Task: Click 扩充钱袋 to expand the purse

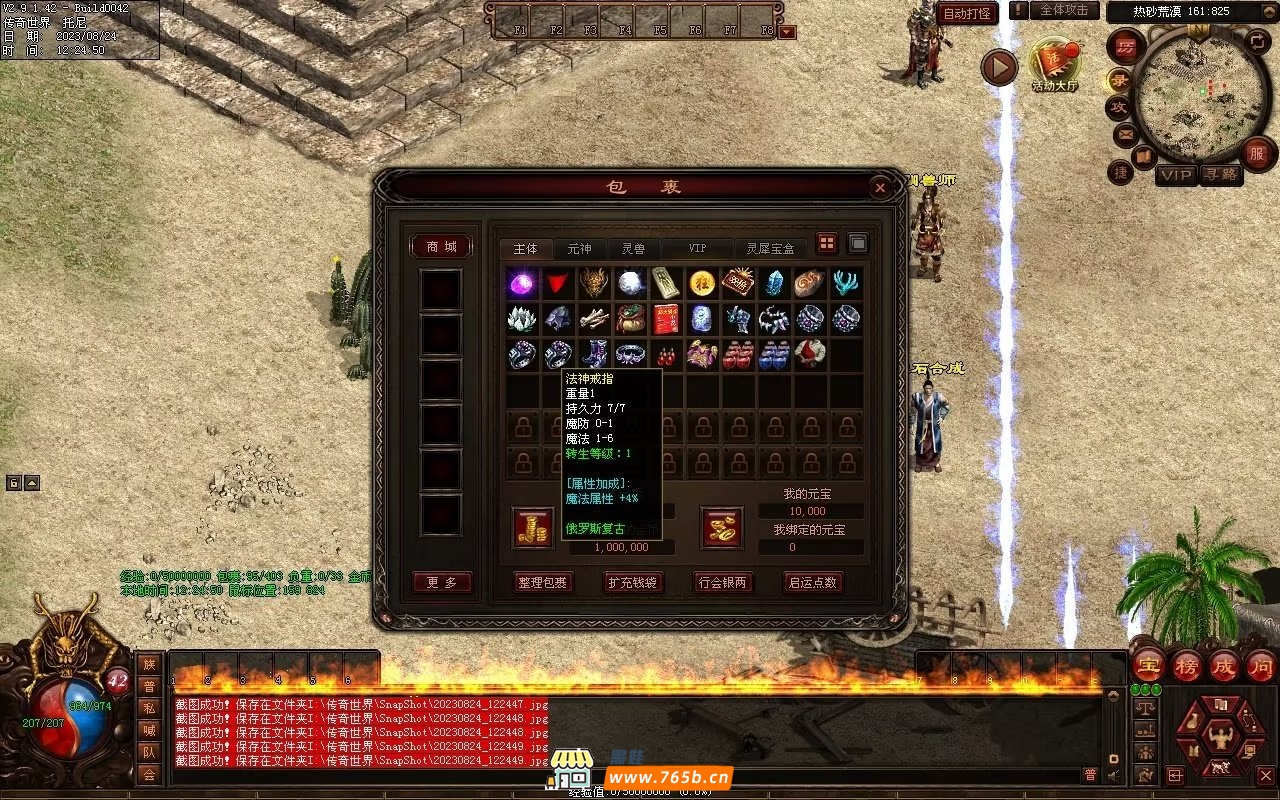Action: 633,582
